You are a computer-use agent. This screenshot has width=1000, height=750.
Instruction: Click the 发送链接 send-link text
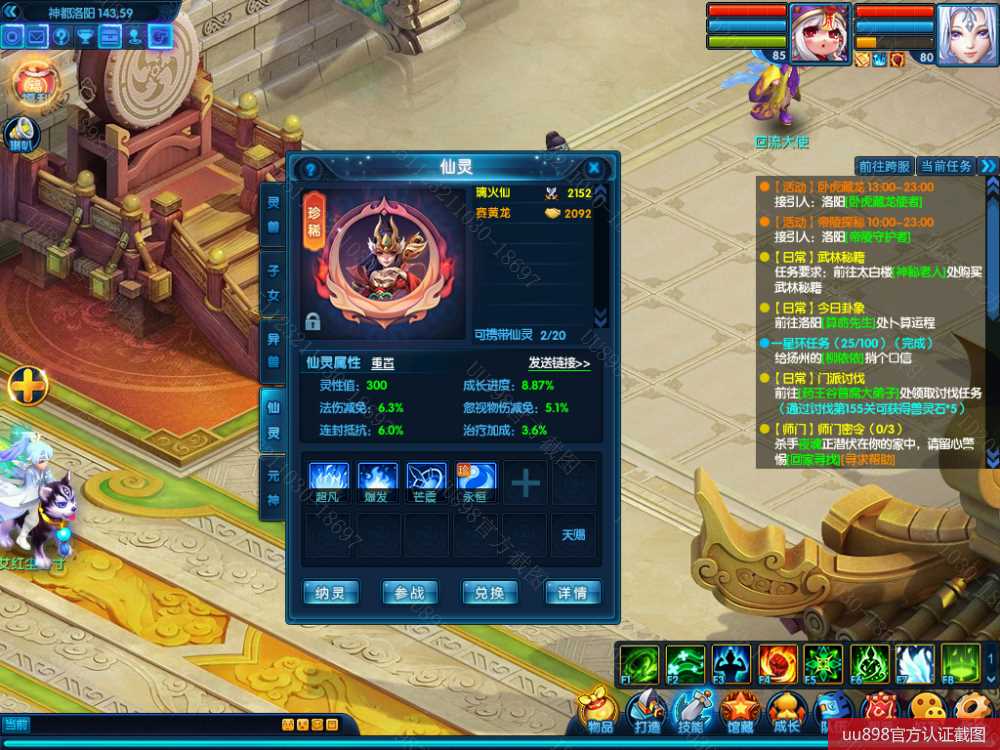click(x=559, y=363)
